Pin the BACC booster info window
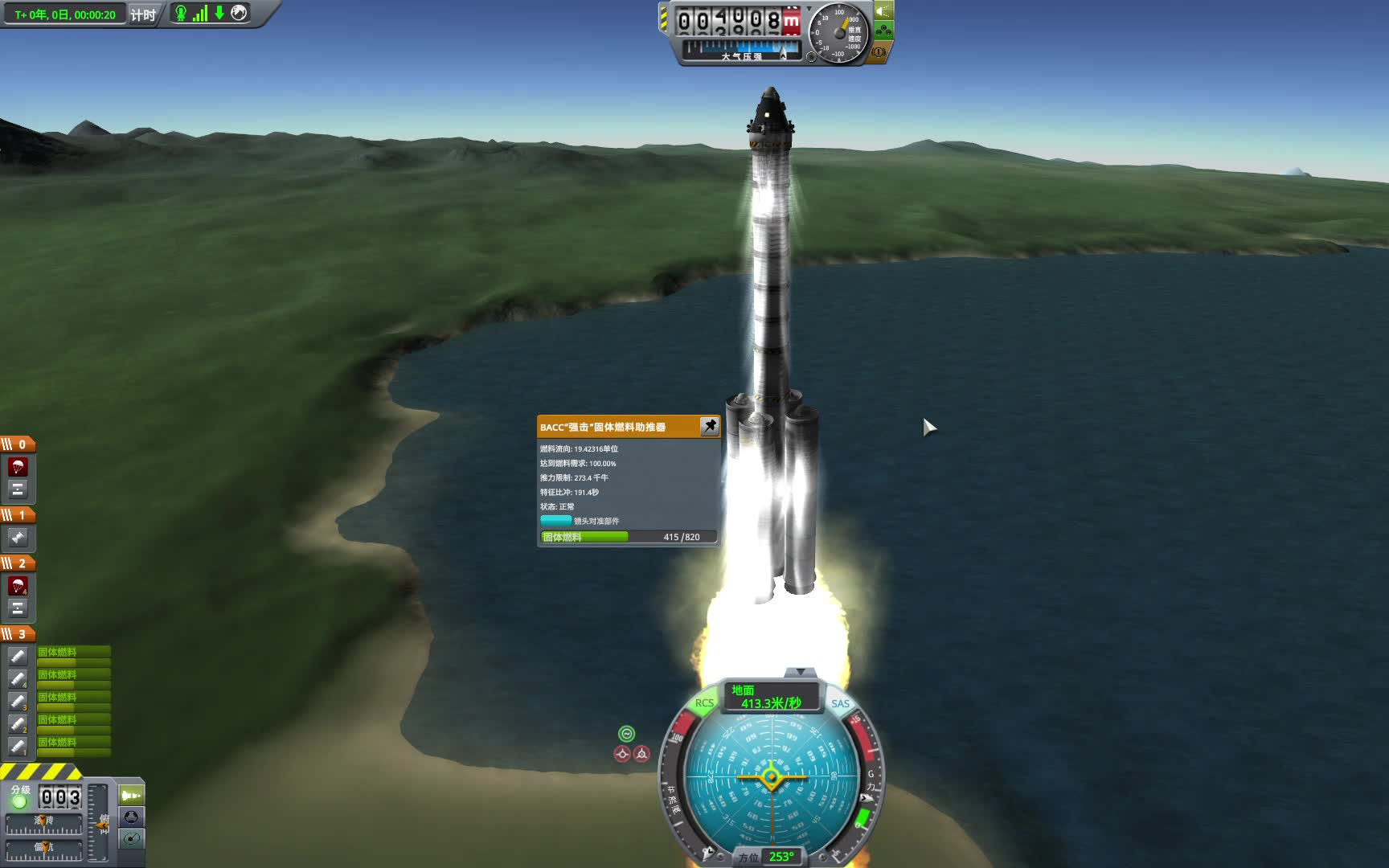Image resolution: width=1389 pixels, height=868 pixels. coord(709,426)
